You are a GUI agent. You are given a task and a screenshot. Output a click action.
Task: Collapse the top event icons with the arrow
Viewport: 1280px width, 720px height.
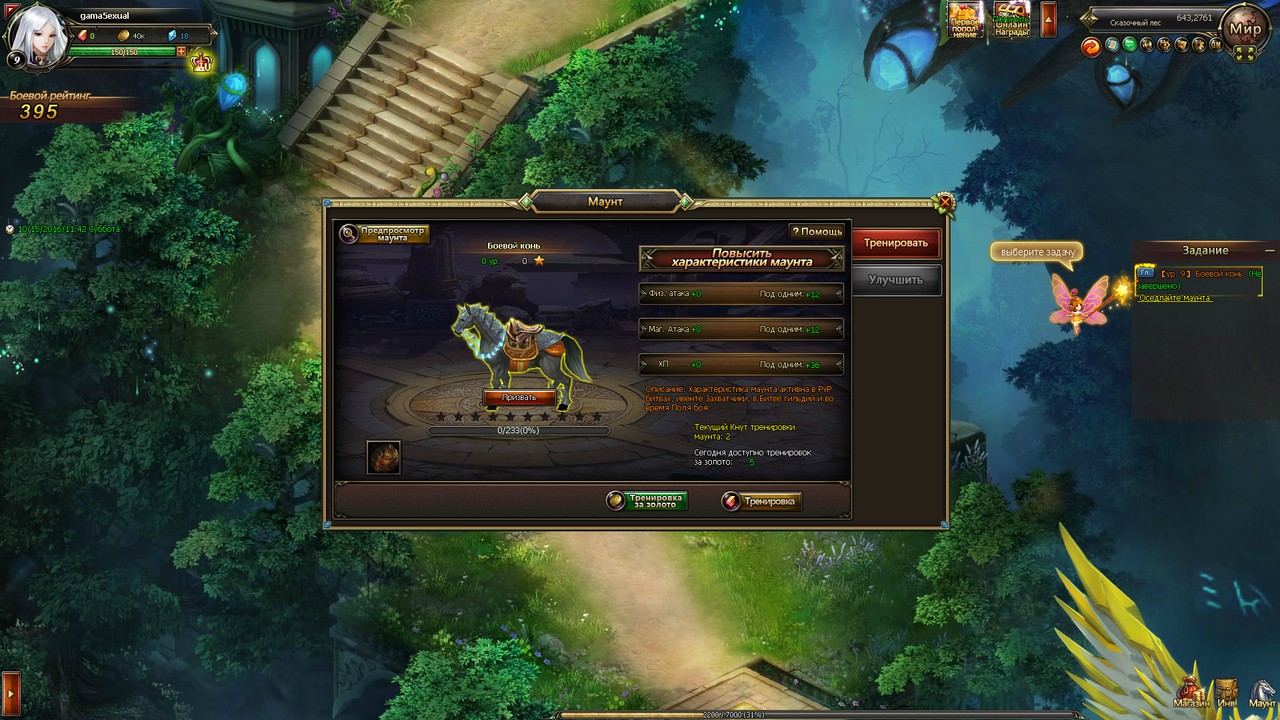1048,19
